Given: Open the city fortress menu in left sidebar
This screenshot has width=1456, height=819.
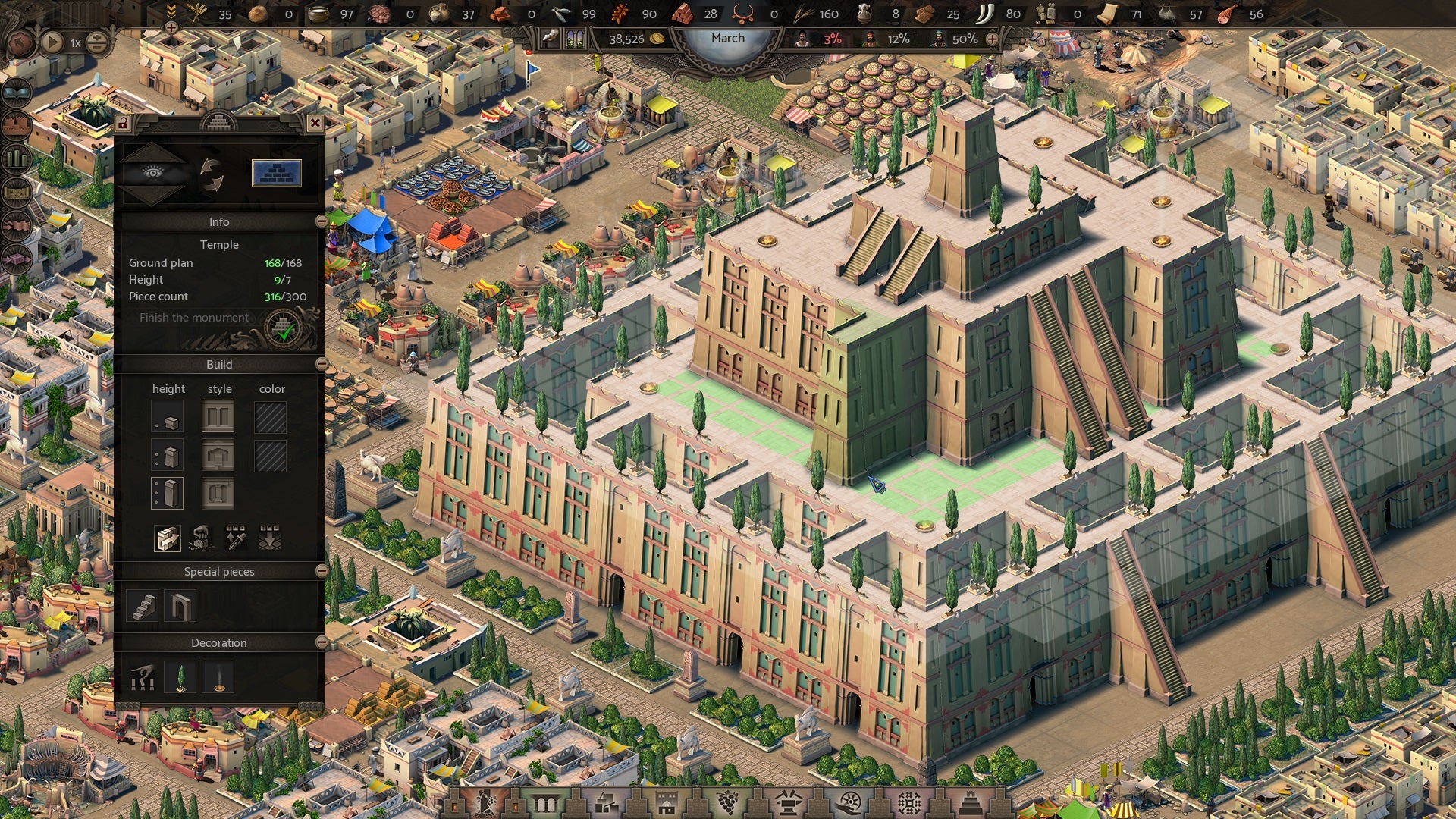Looking at the screenshot, I should tap(15, 124).
